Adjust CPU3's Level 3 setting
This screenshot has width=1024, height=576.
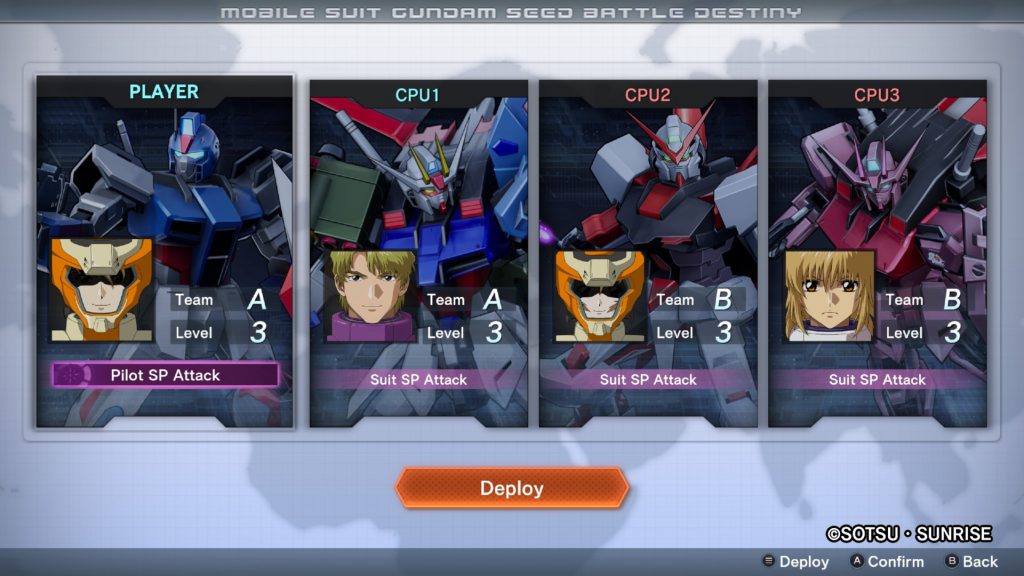(x=928, y=332)
